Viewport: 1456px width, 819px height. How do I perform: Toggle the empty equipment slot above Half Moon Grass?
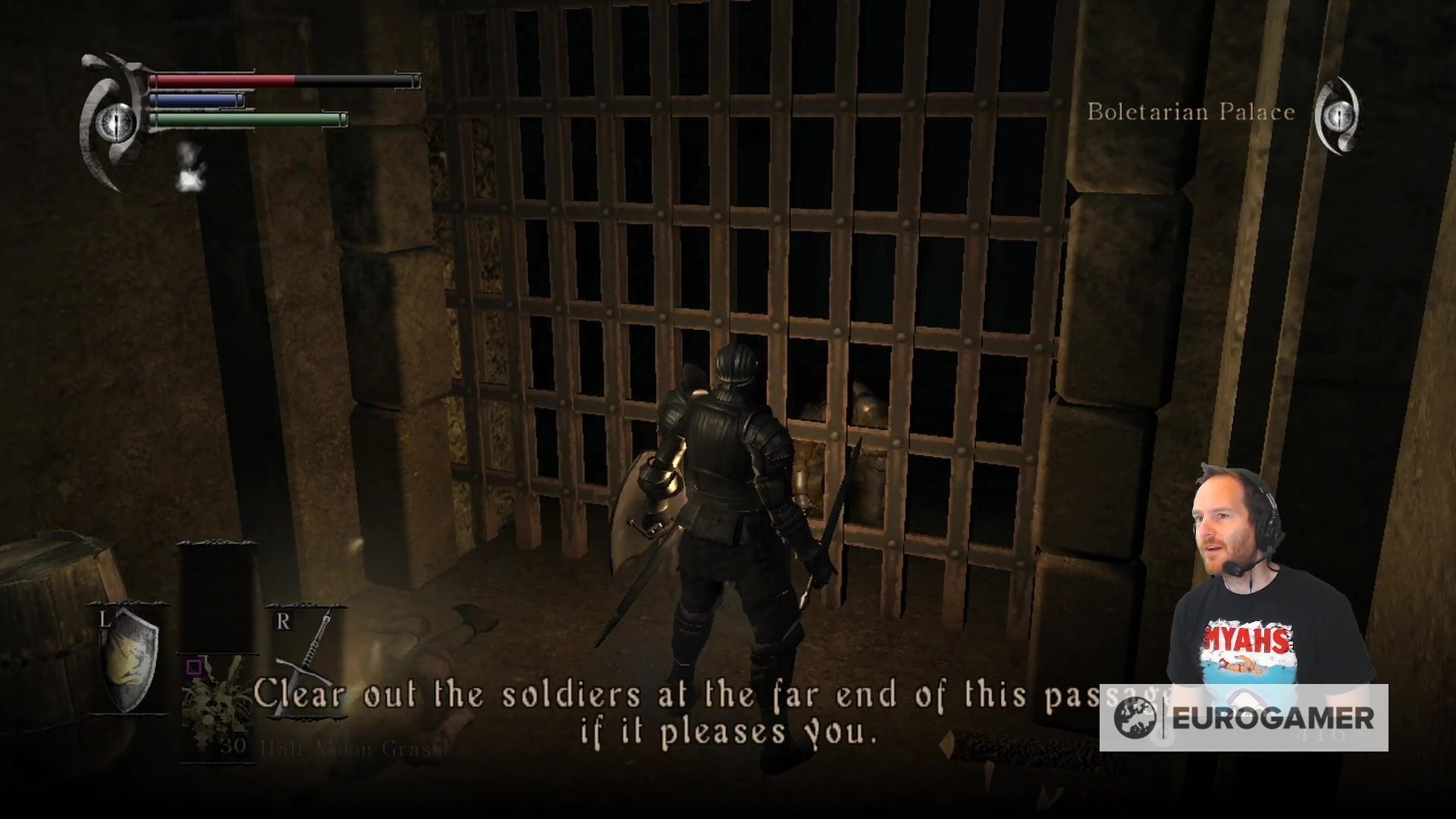(x=218, y=599)
